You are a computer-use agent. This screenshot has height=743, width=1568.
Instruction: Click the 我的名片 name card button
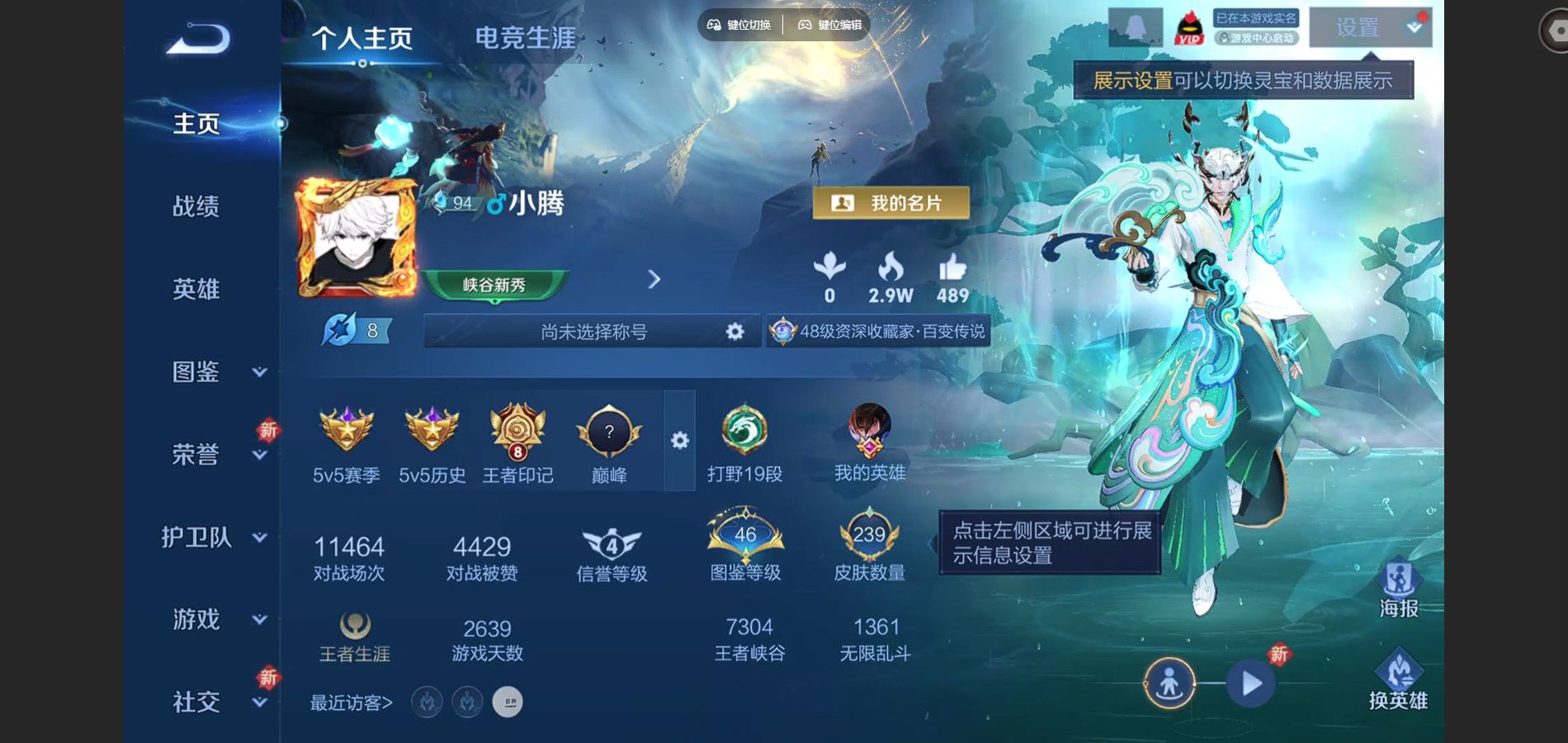coord(890,204)
